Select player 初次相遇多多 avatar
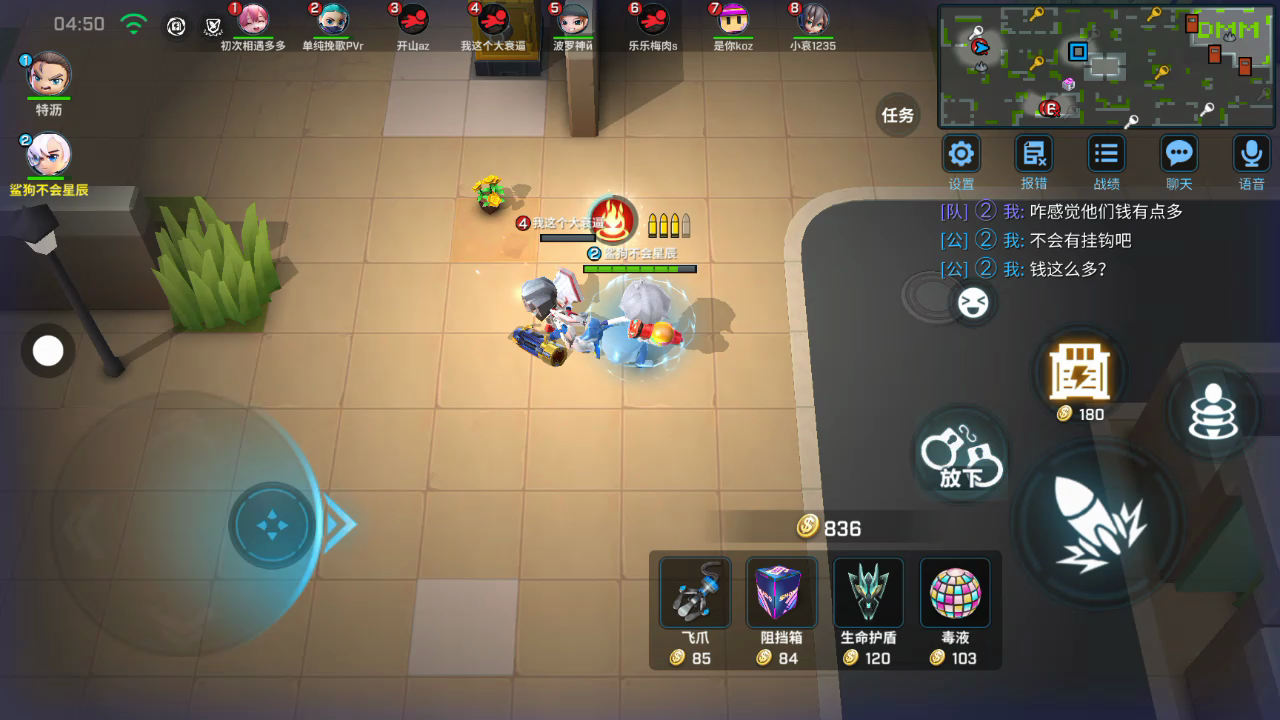This screenshot has width=1280, height=720. (x=253, y=20)
